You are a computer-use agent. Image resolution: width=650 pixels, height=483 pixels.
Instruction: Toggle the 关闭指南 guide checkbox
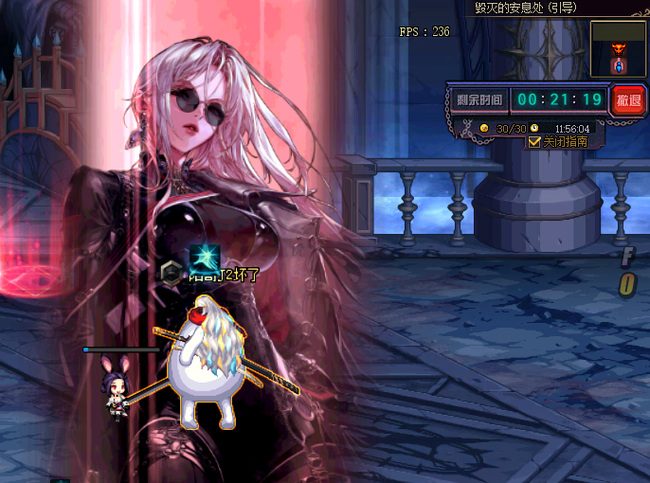point(533,142)
